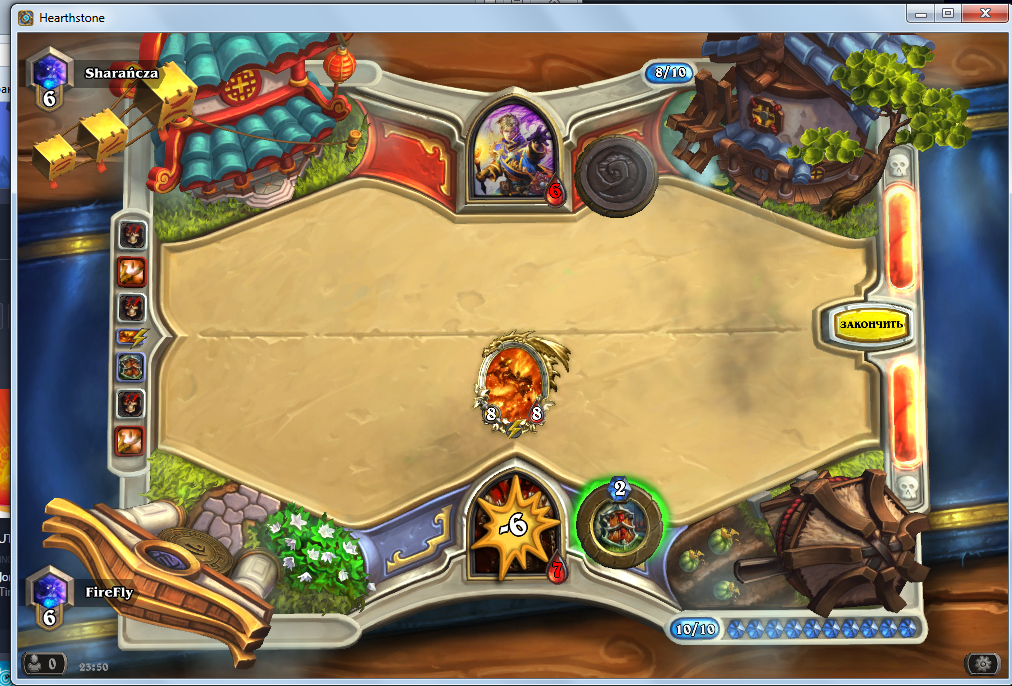View the lightning bolt entry in the history
Viewport: 1012px width, 686px height.
[132, 337]
